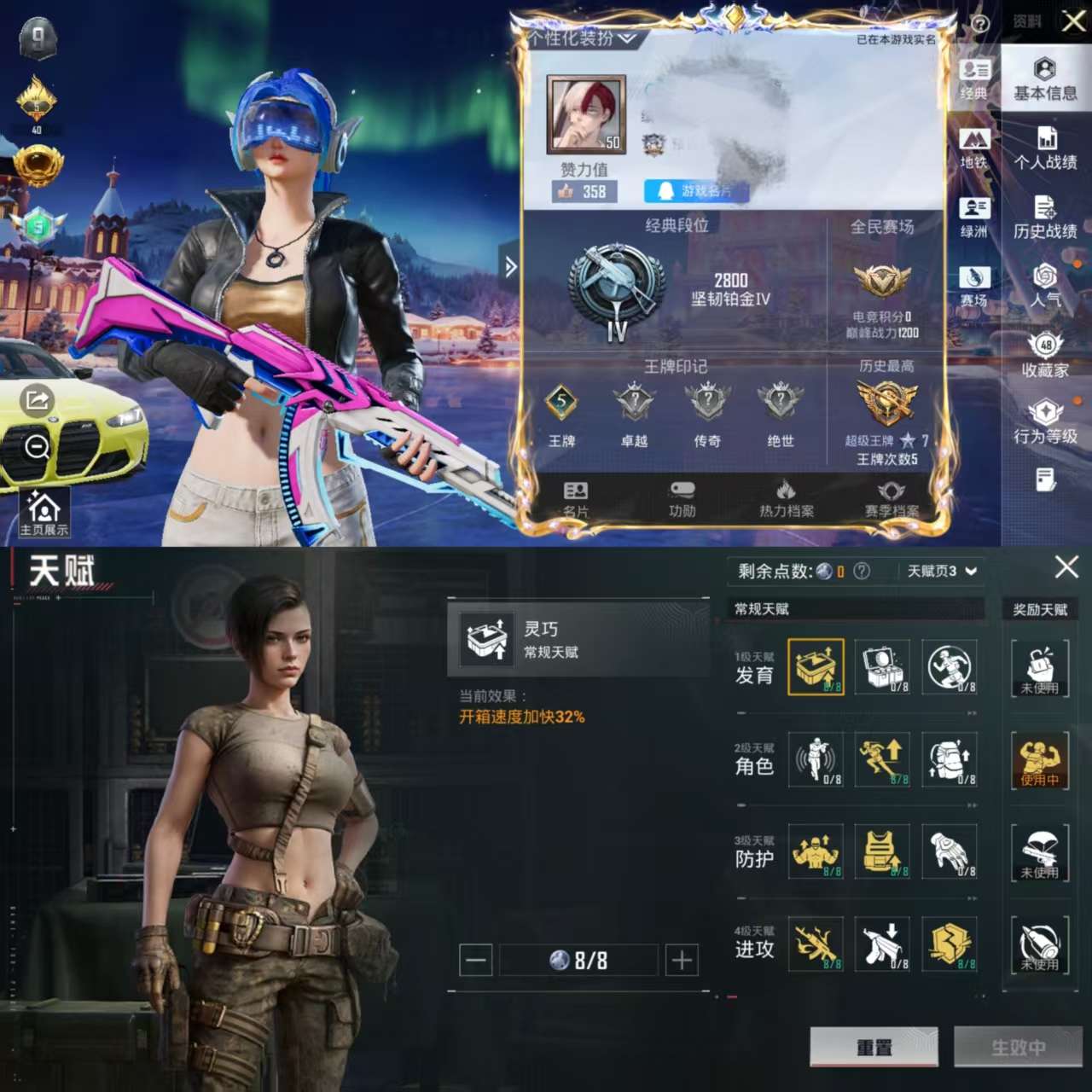The height and width of the screenshot is (1092, 1092).
Task: Open the 个性化装扮 dropdown
Action: [582, 38]
